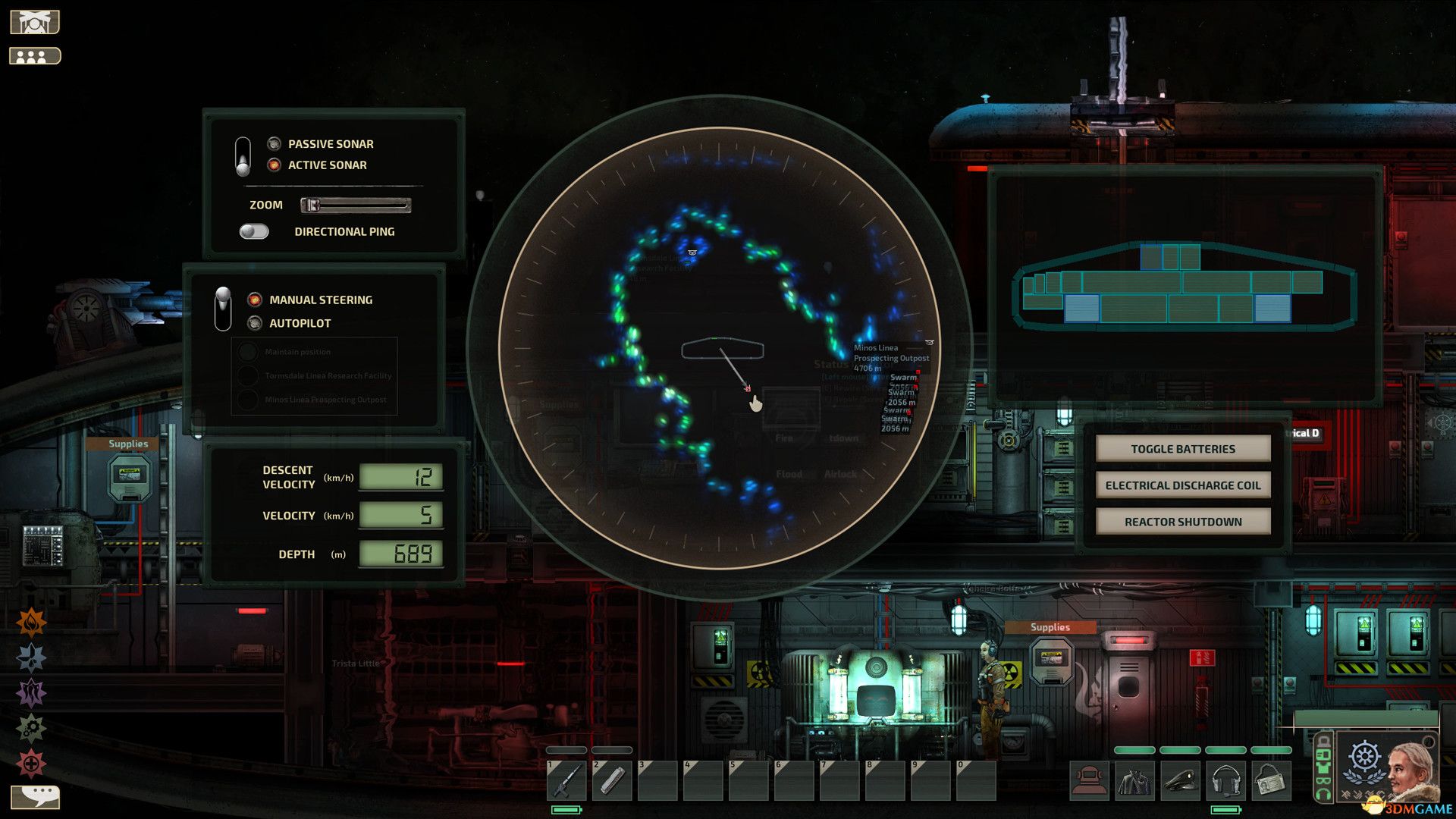Click the purple monster attack order icon
Viewport: 1456px width, 819px height.
tap(30, 692)
